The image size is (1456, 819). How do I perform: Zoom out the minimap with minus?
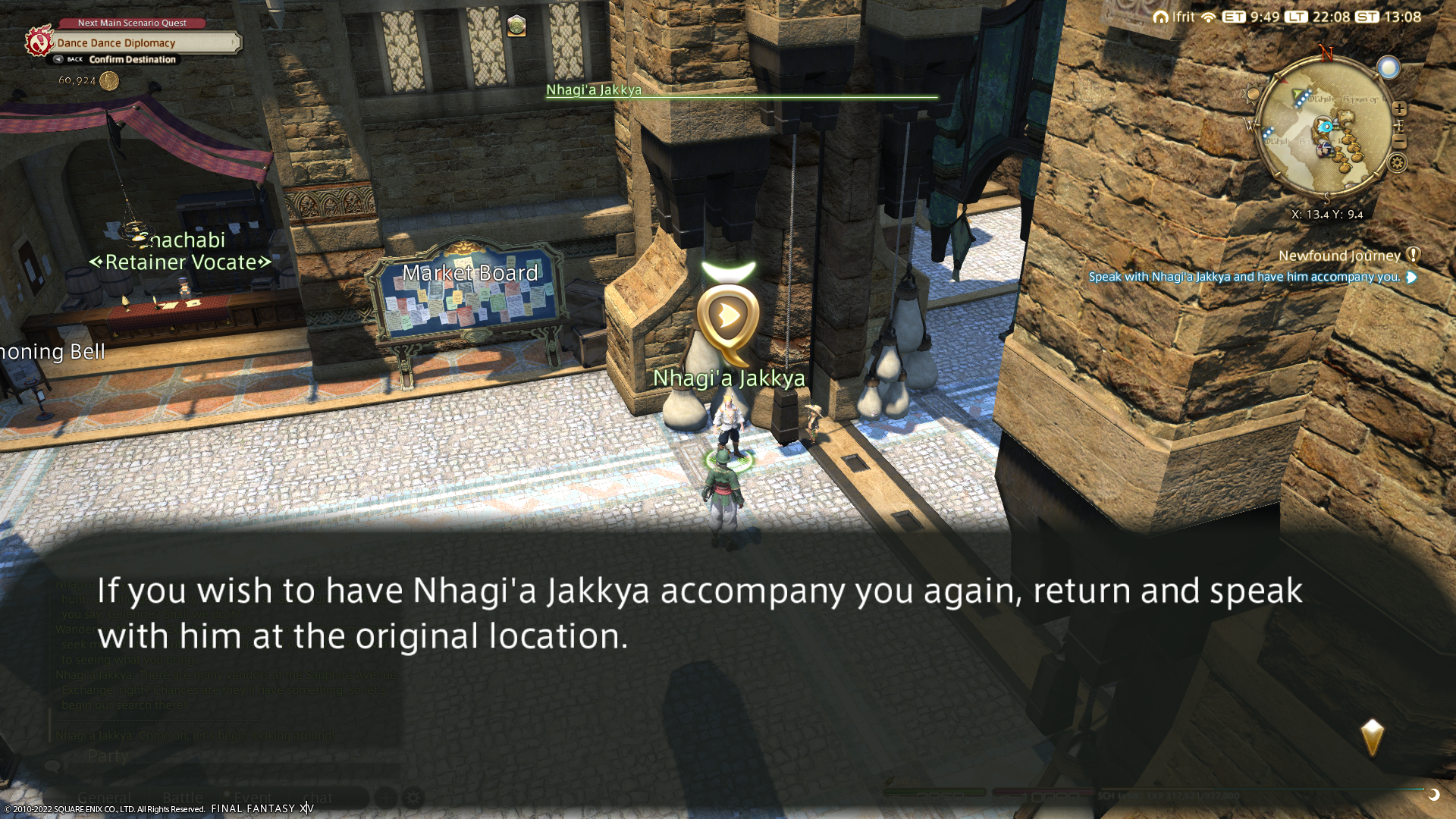(x=1400, y=143)
